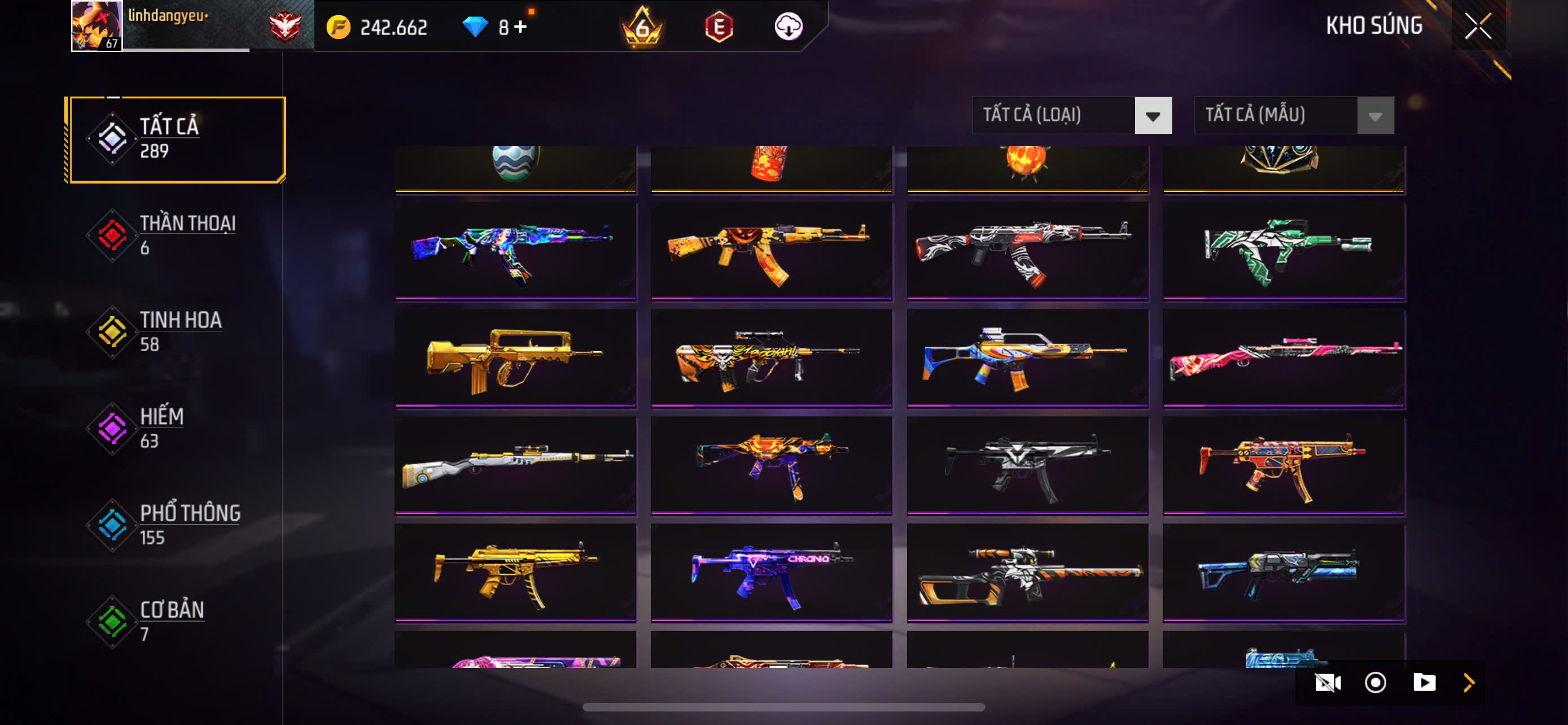Add diamonds with the plus button
This screenshot has width=1568, height=725.
click(520, 27)
